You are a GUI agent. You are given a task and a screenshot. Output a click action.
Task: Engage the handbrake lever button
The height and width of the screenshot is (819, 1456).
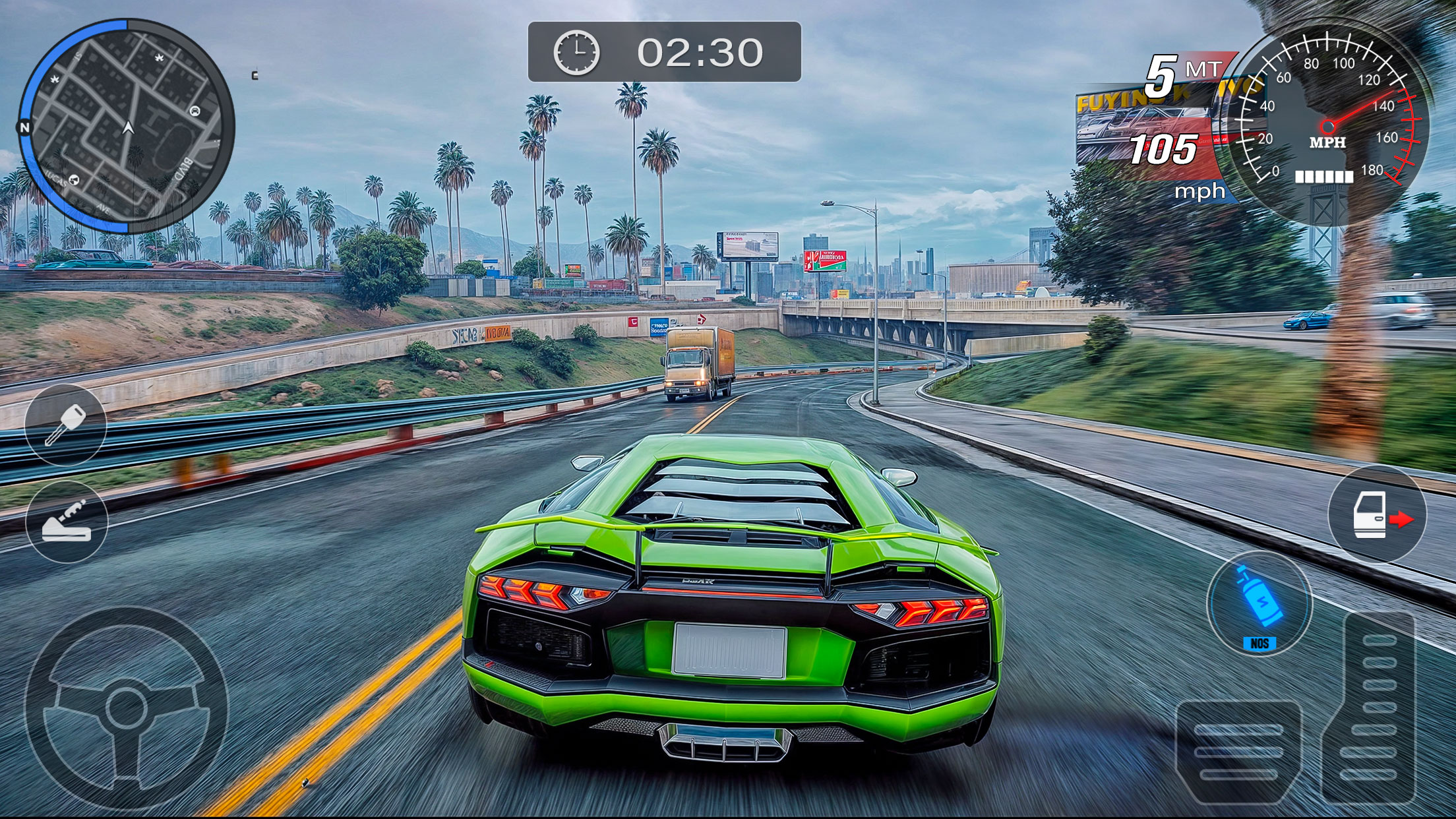67,522
